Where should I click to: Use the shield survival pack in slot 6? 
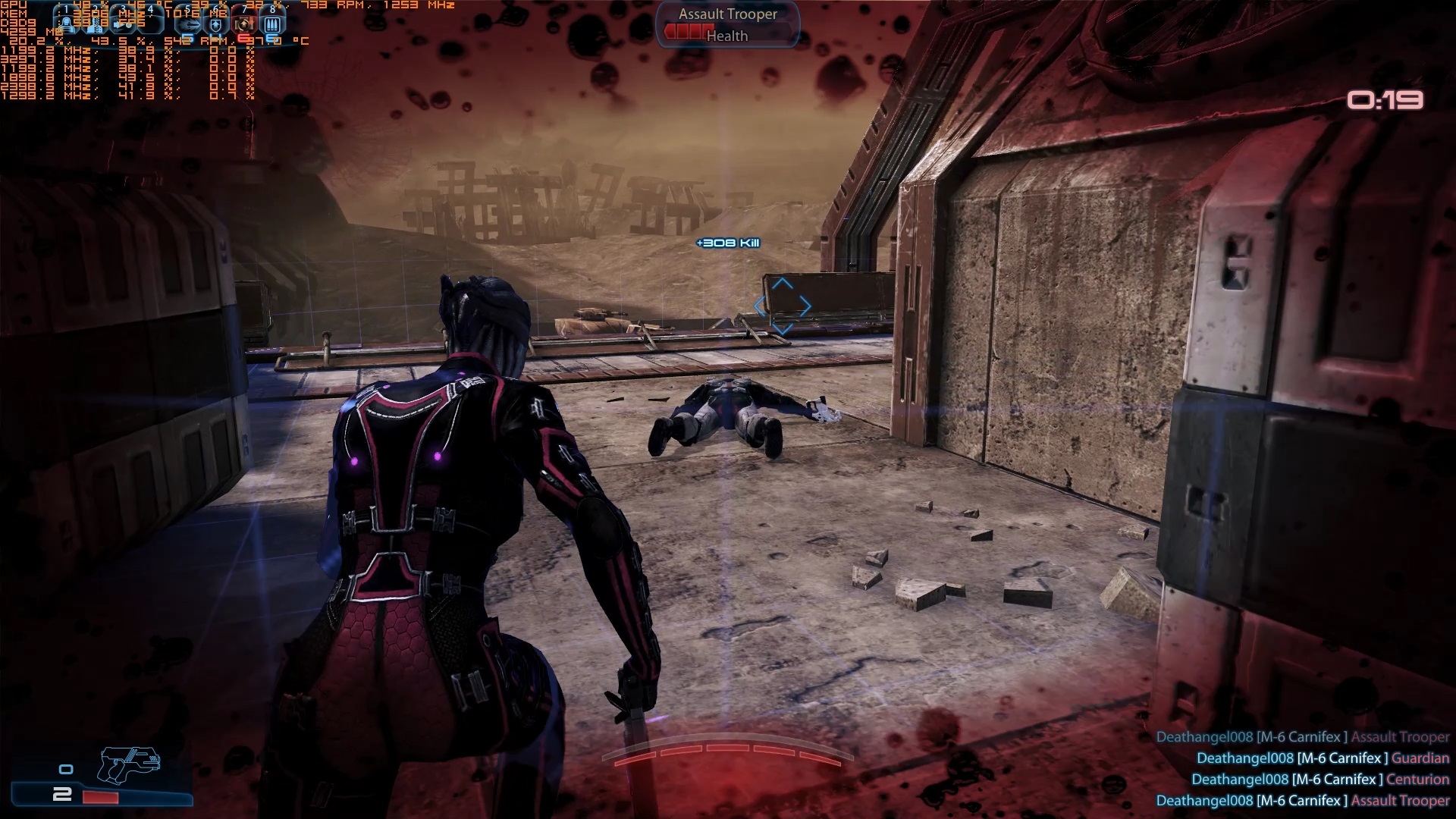(x=216, y=24)
